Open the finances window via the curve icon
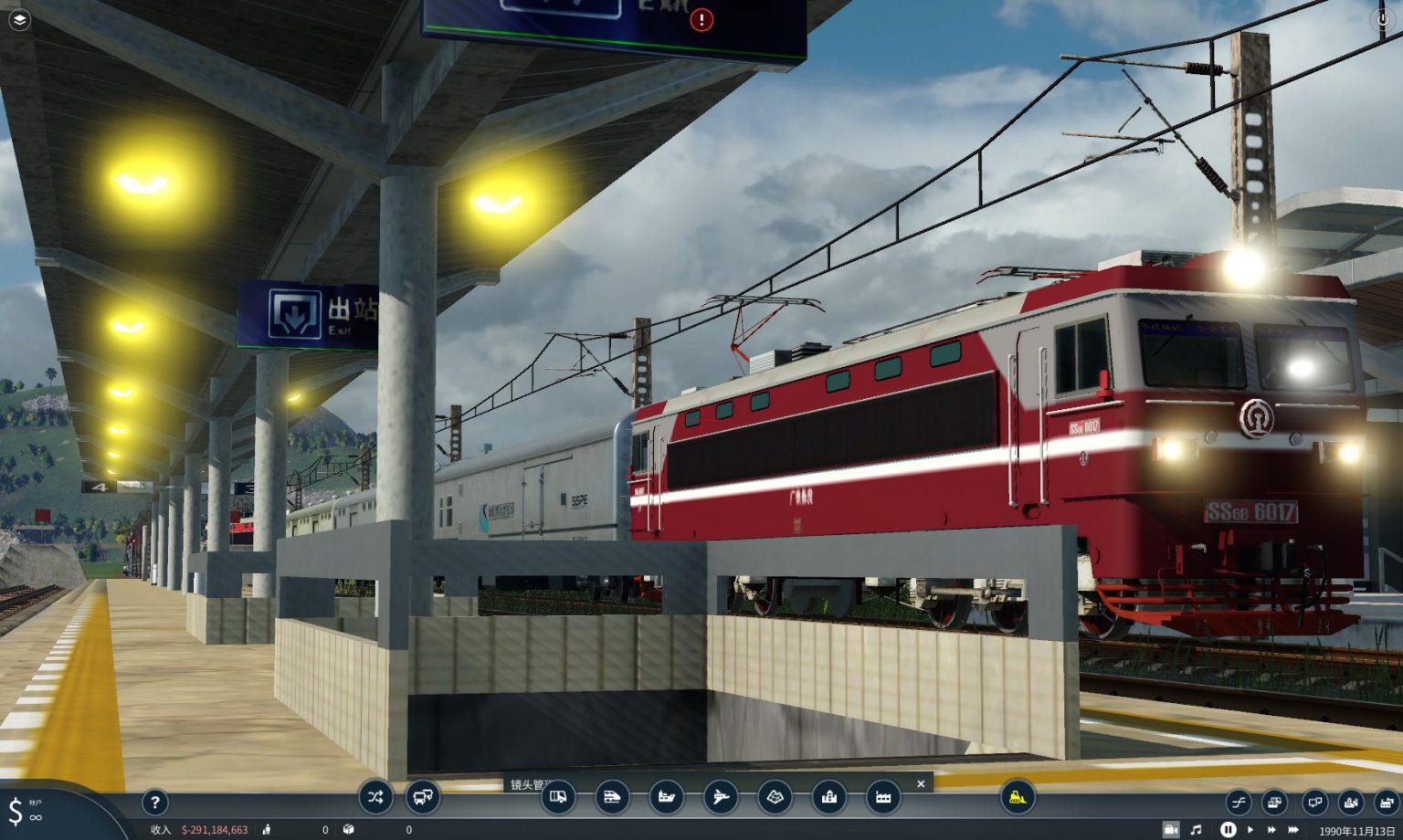 (x=1239, y=802)
